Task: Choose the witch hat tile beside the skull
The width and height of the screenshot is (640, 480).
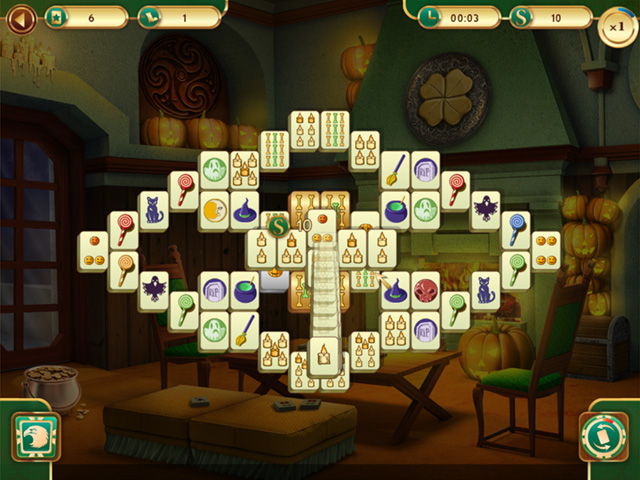Action: click(395, 291)
